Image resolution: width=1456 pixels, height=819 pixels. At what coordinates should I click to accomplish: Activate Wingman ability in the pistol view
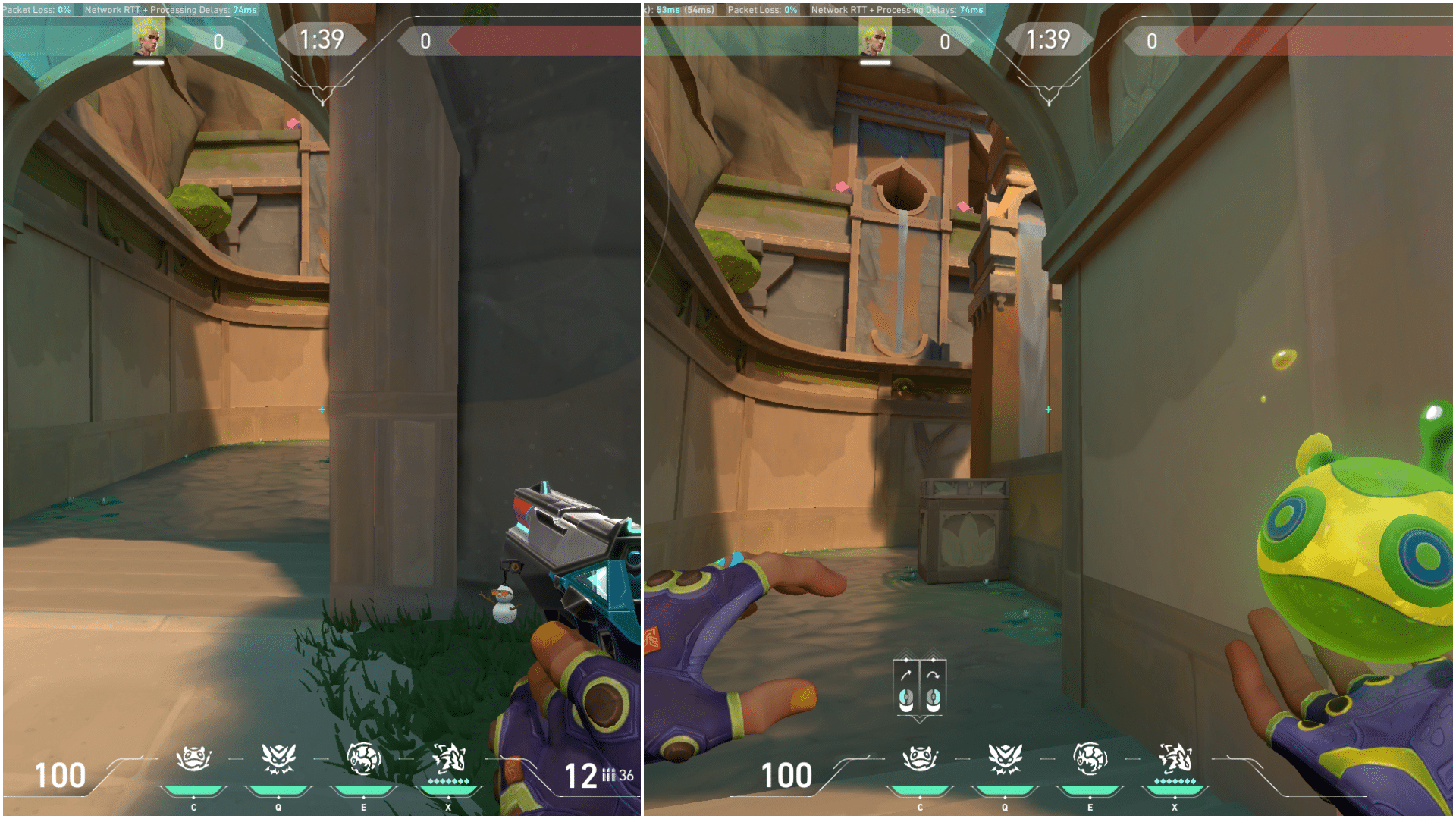278,758
